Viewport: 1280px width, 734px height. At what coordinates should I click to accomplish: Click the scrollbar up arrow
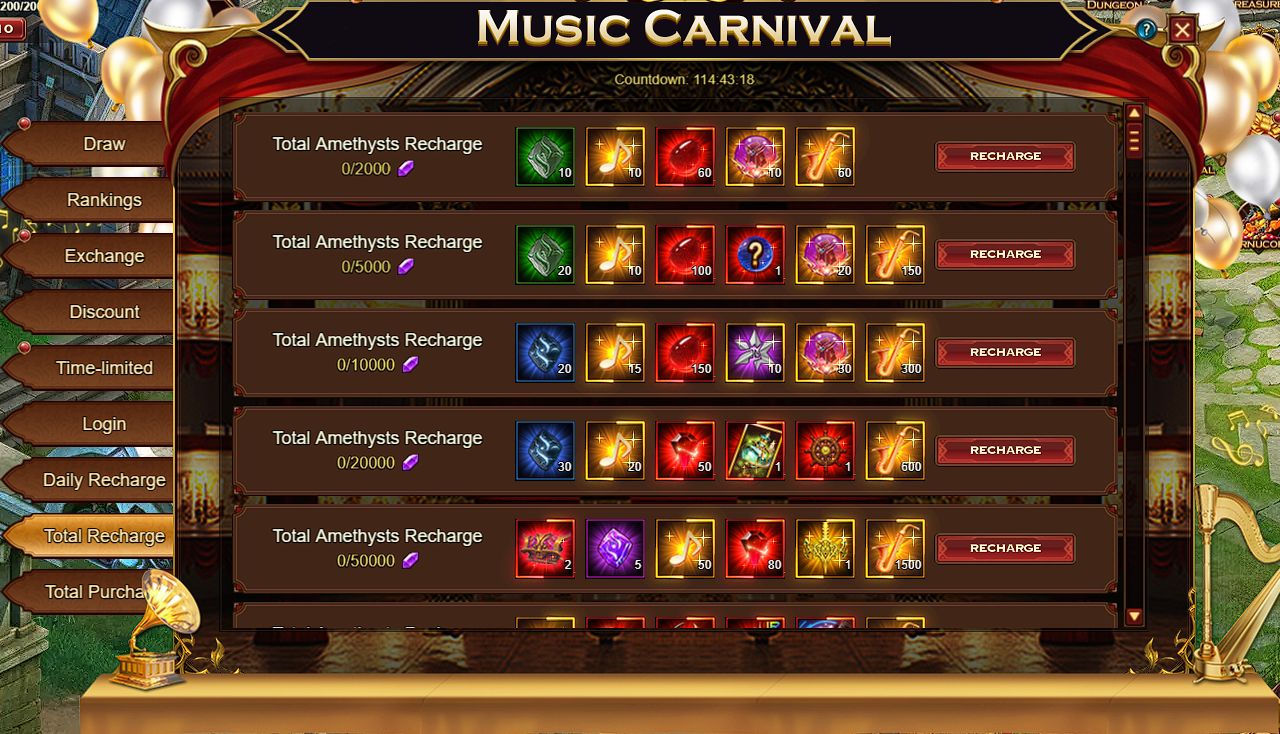point(1134,113)
